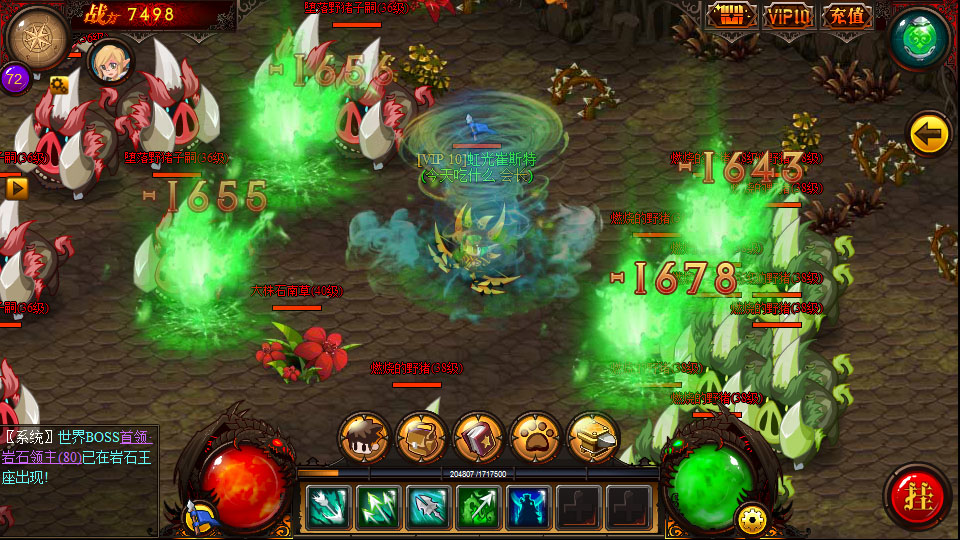Open the paw print pet menu
This screenshot has height=540, width=960.
tap(535, 437)
